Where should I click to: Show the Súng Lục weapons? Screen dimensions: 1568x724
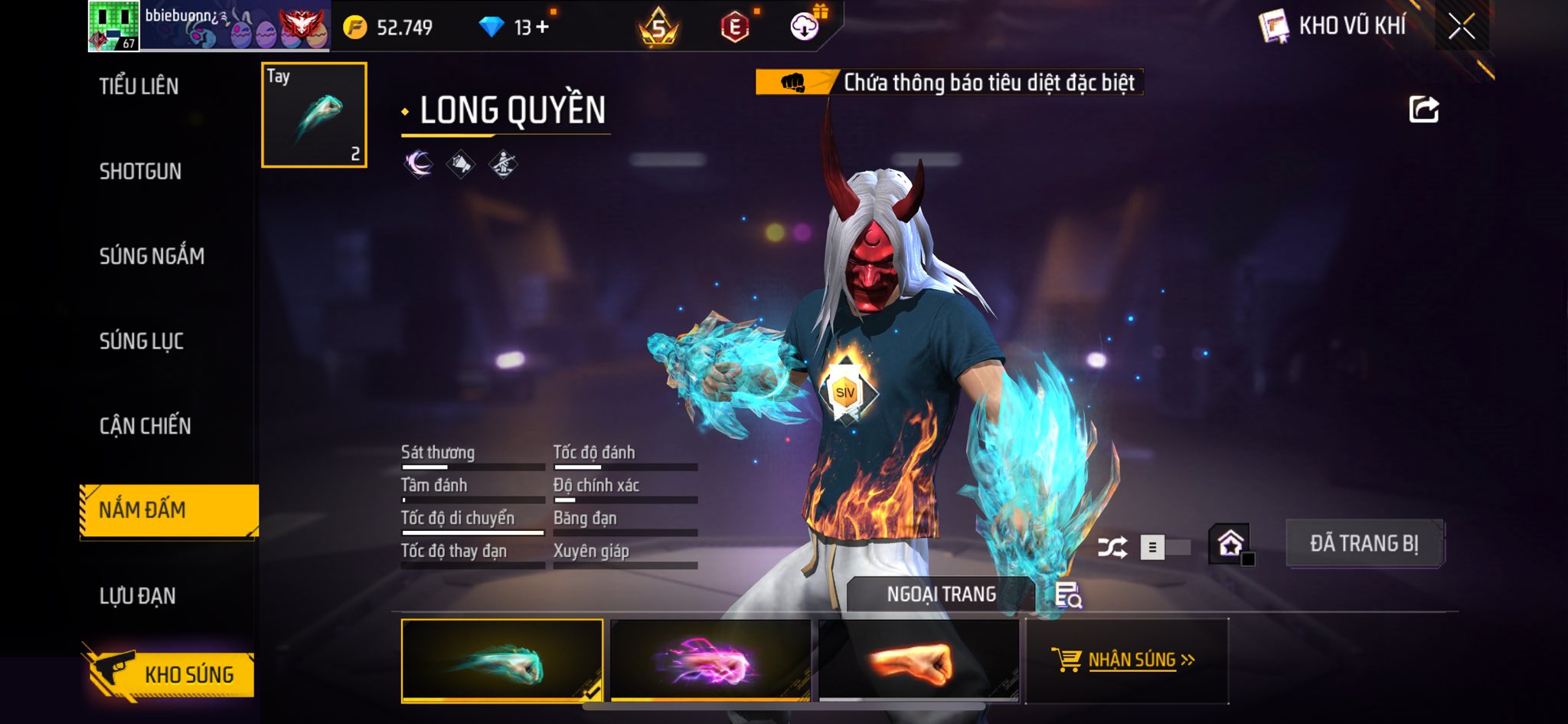coord(142,341)
